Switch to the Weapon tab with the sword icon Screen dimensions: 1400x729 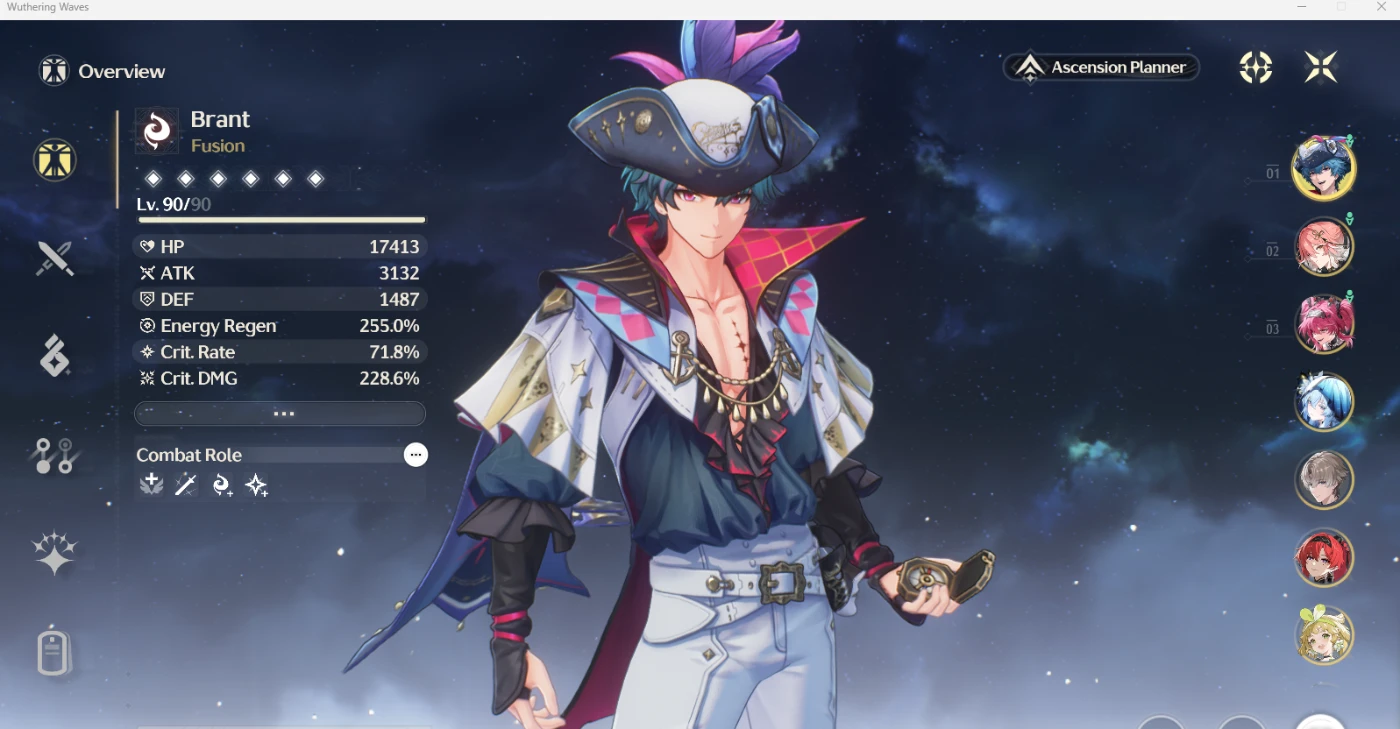tap(55, 259)
